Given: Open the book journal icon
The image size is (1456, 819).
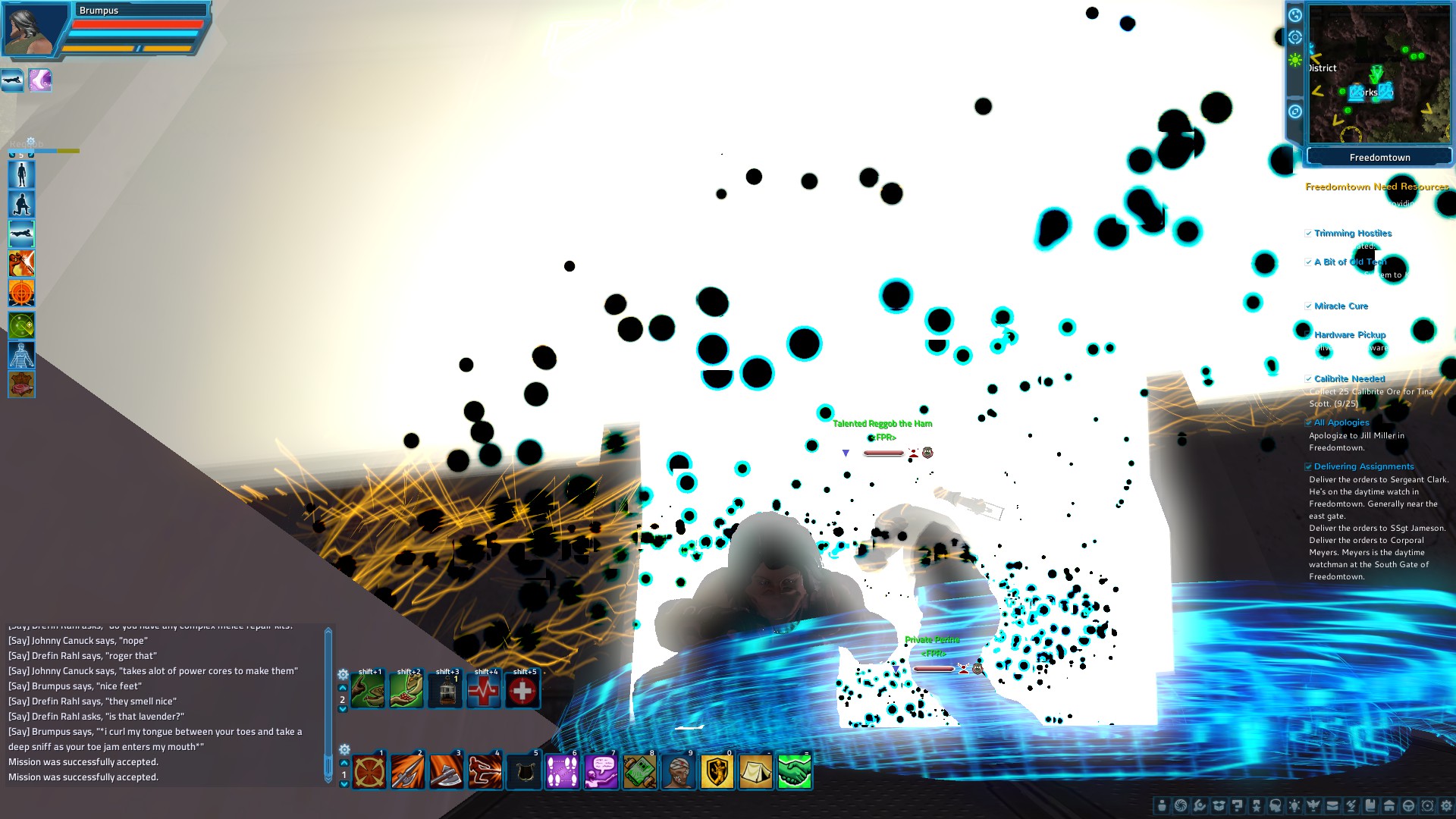Looking at the screenshot, I should pos(1370,805).
